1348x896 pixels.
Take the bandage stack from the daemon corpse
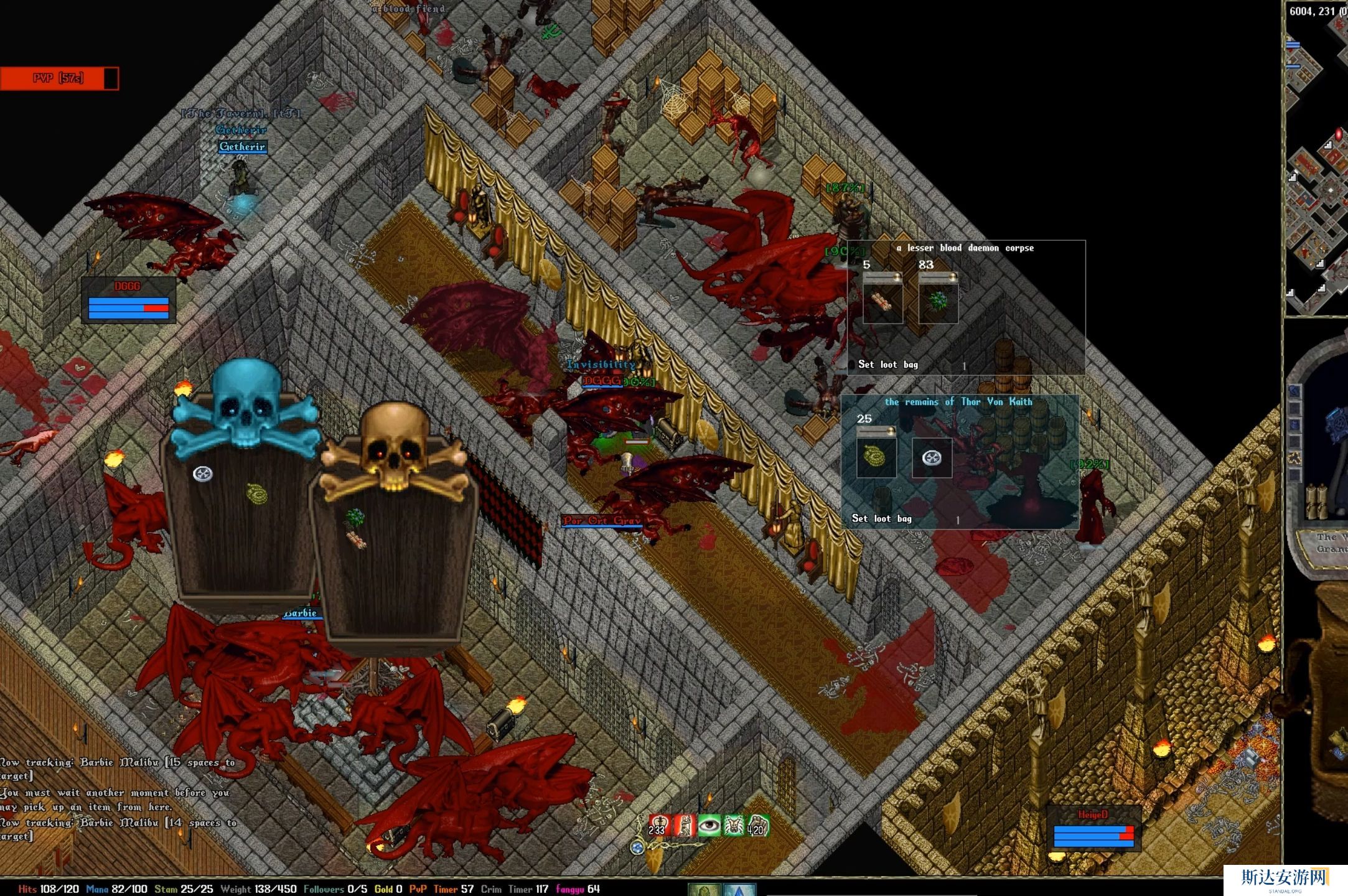click(x=882, y=302)
